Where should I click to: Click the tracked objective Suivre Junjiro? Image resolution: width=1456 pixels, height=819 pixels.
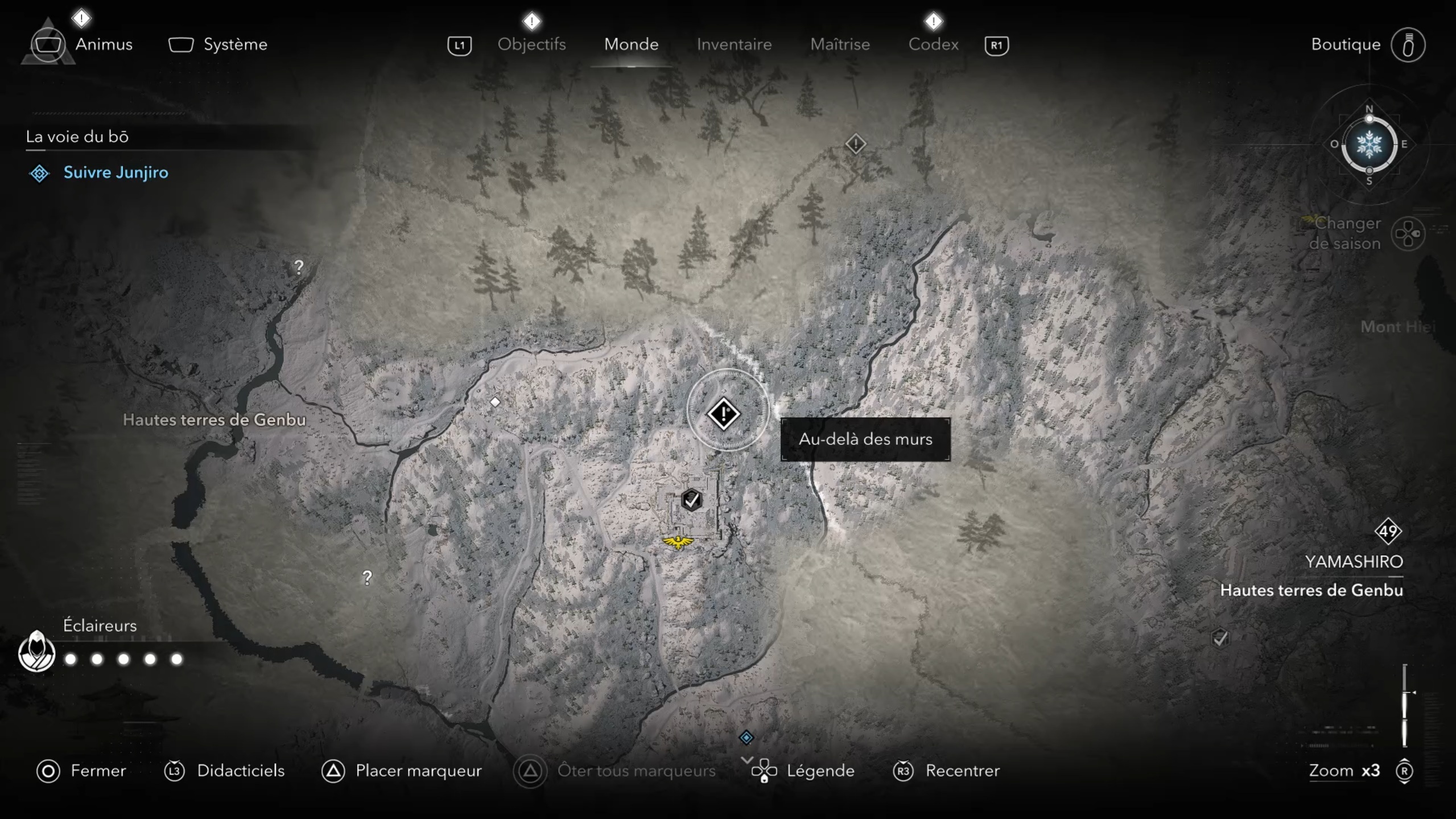click(x=116, y=172)
